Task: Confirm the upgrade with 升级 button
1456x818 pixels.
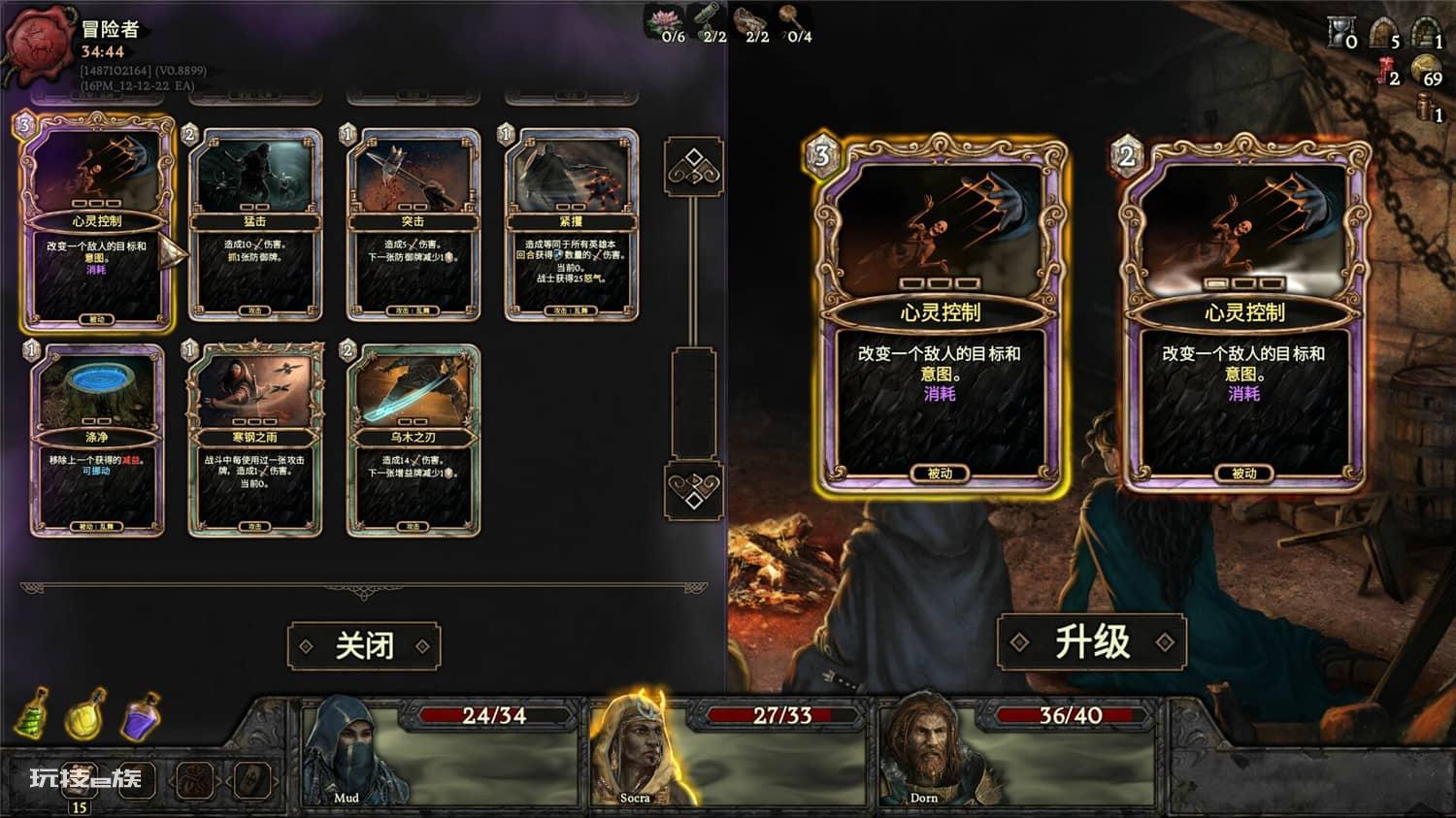Action: 1092,642
